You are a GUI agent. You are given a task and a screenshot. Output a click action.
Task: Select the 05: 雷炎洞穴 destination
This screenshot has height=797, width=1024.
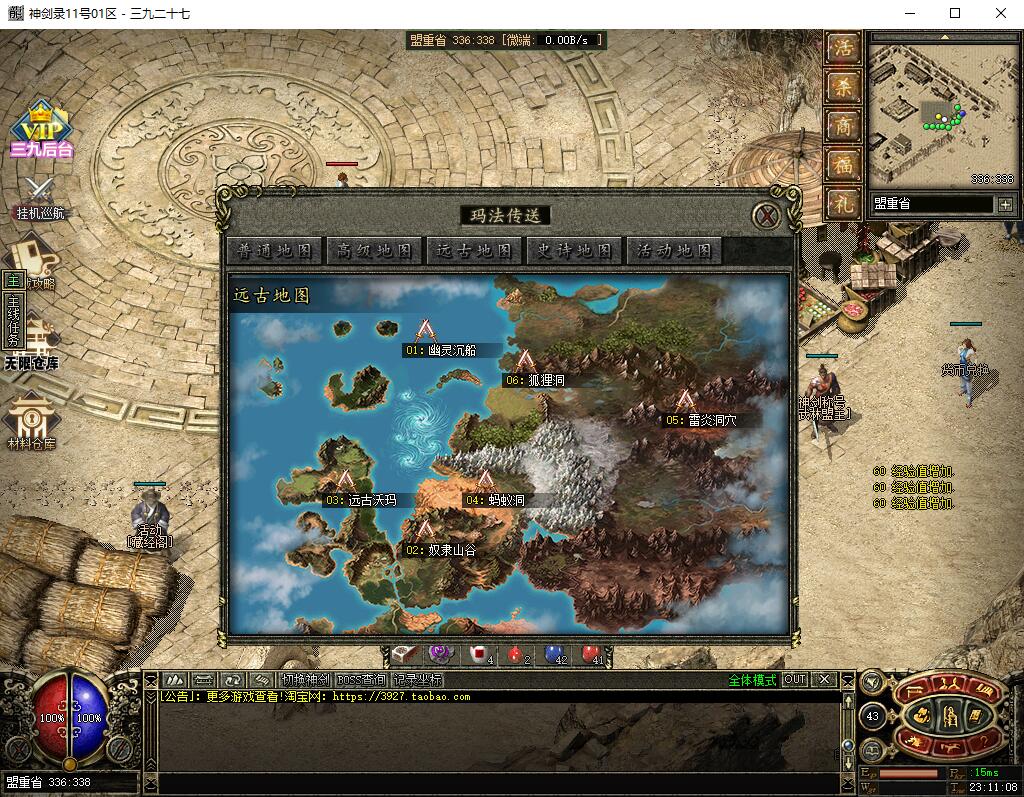(685, 401)
